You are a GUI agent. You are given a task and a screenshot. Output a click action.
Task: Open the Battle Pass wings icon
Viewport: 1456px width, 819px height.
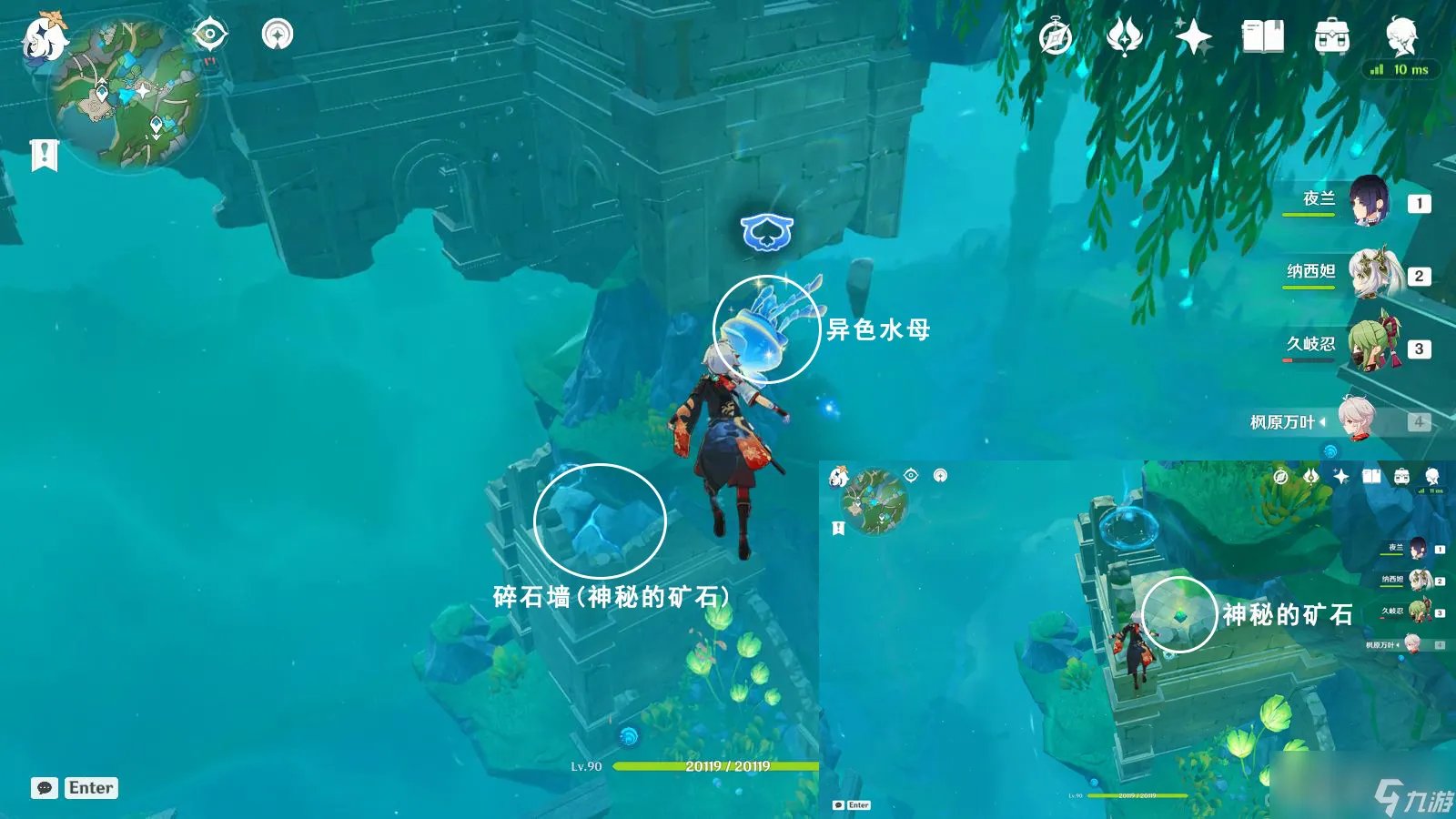[1126, 36]
